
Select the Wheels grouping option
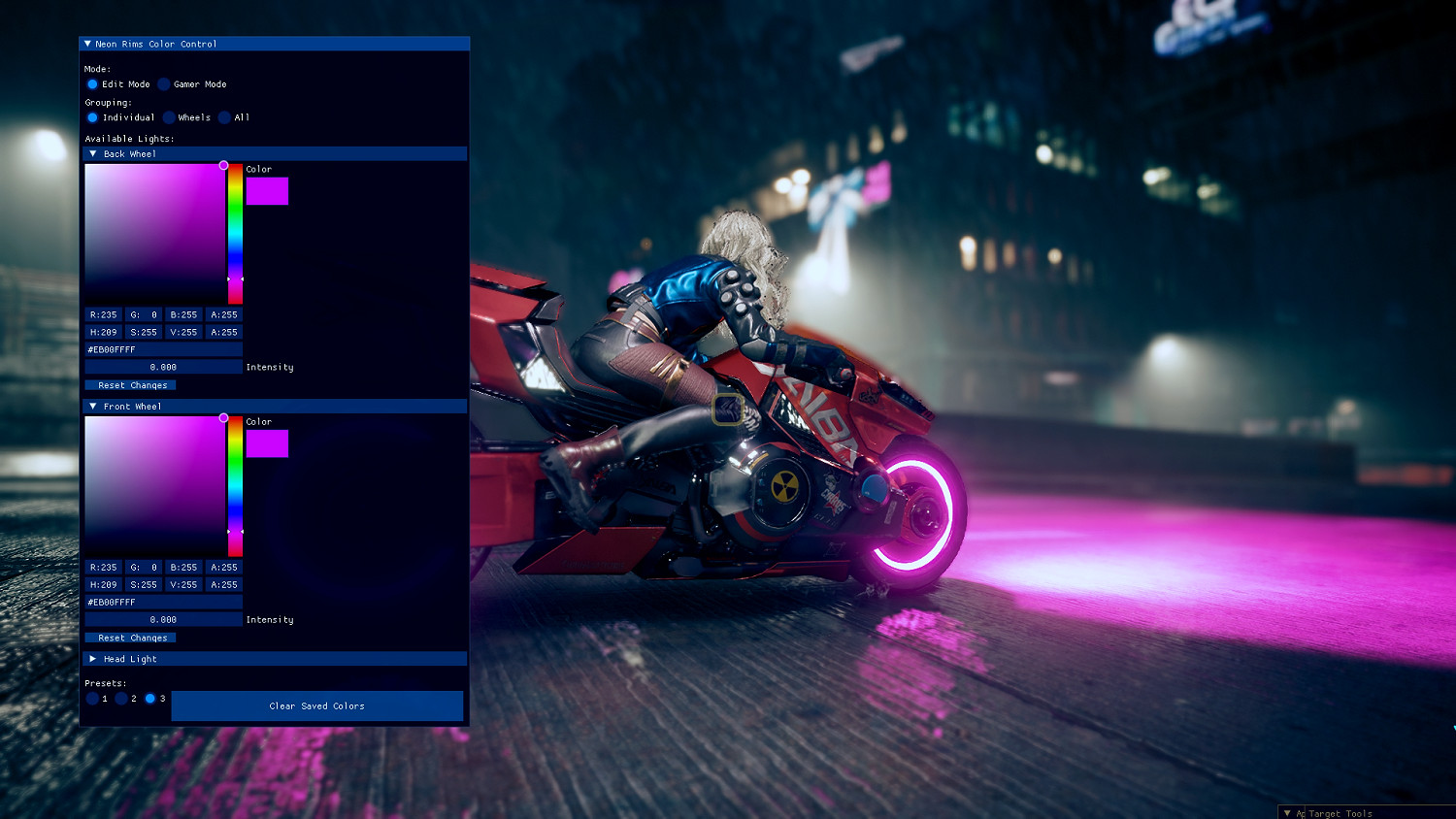tap(169, 116)
